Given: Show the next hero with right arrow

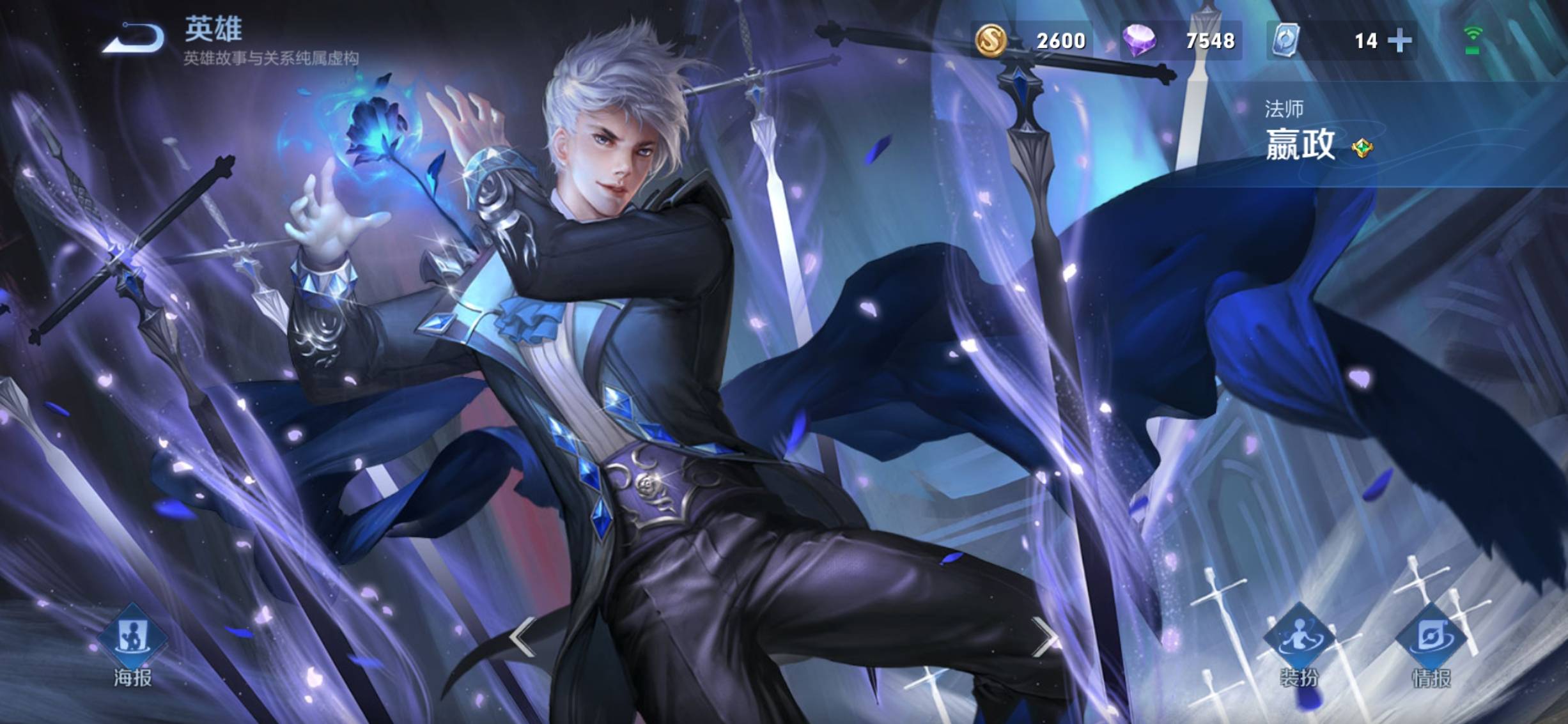Looking at the screenshot, I should 1044,636.
